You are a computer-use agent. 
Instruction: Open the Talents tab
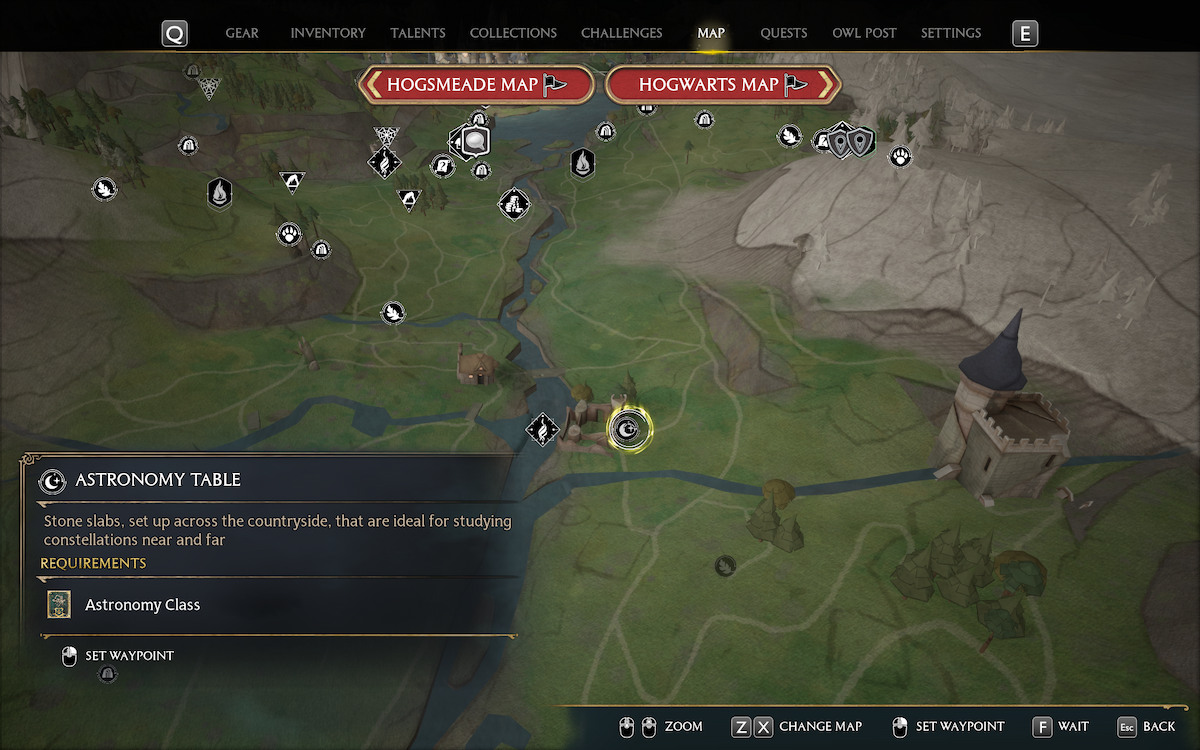coord(418,33)
